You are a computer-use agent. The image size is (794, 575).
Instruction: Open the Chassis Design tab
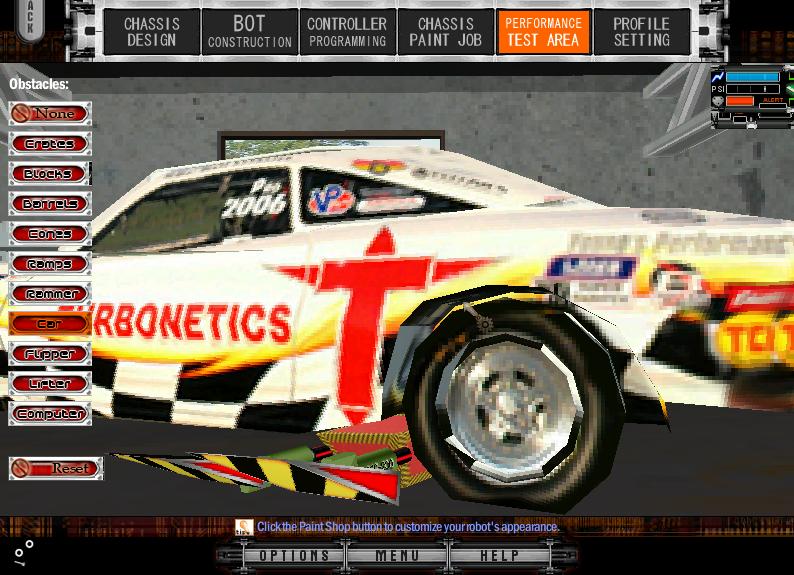(x=152, y=32)
